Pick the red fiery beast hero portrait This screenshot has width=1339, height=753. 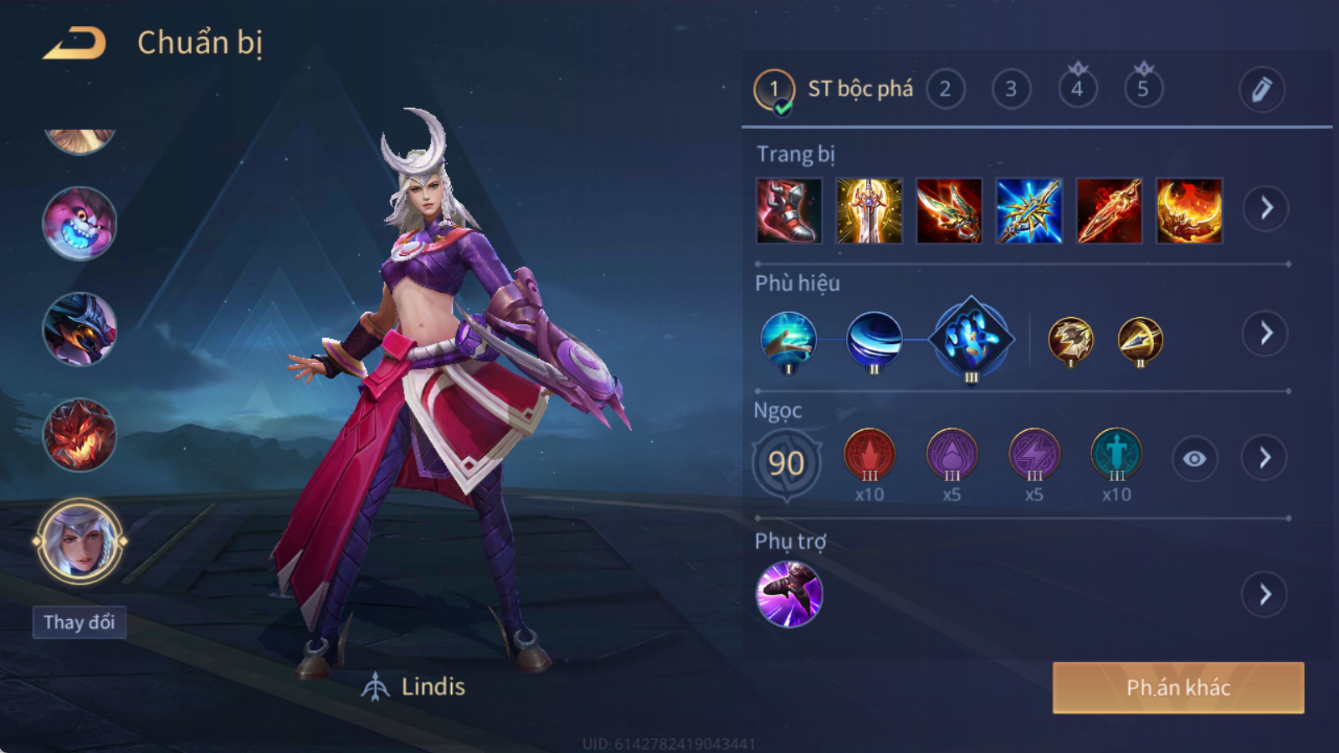(79, 435)
